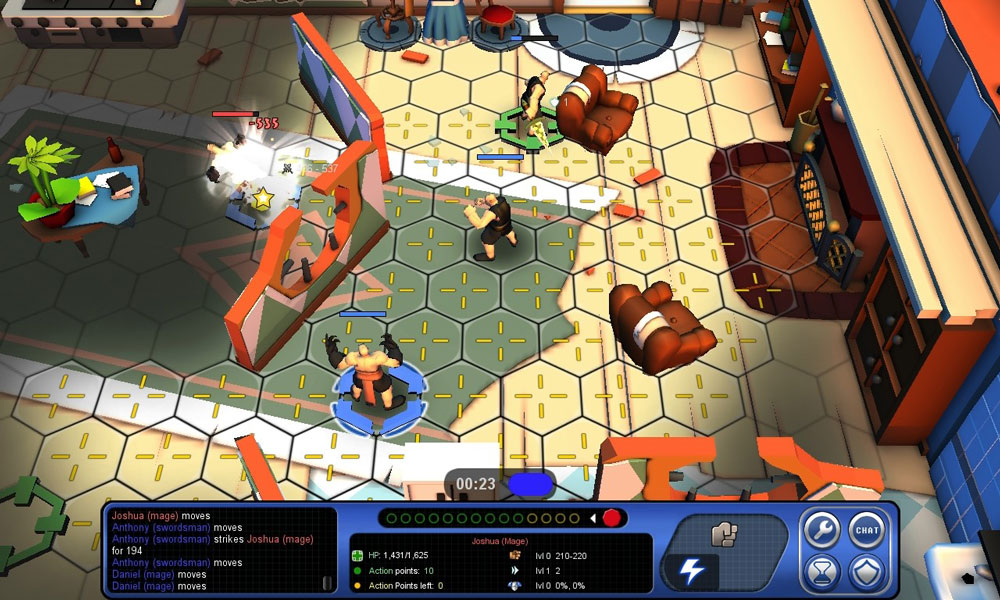Click the combat log message panel
The height and width of the screenshot is (600, 1000).
[215, 549]
